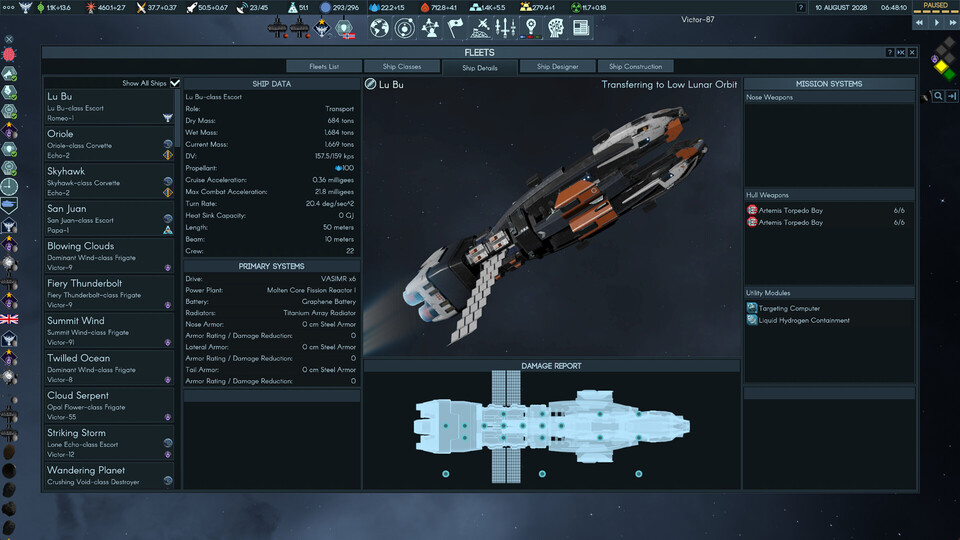Select the Summit Wind frigate
The width and height of the screenshot is (960, 540).
click(105, 331)
